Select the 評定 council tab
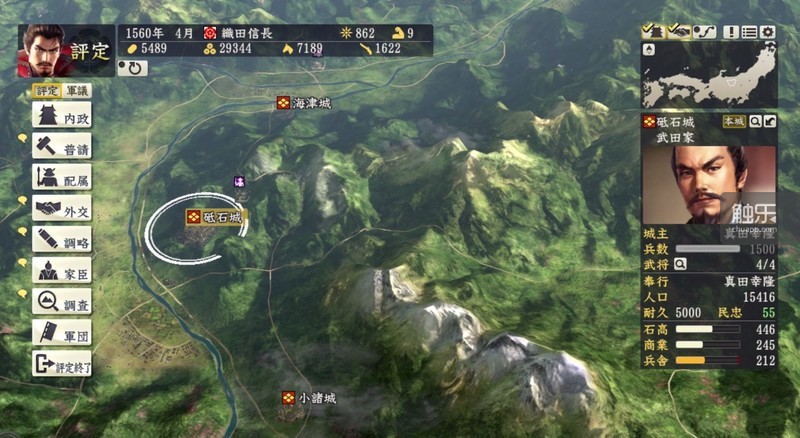The height and width of the screenshot is (438, 800). point(47,91)
